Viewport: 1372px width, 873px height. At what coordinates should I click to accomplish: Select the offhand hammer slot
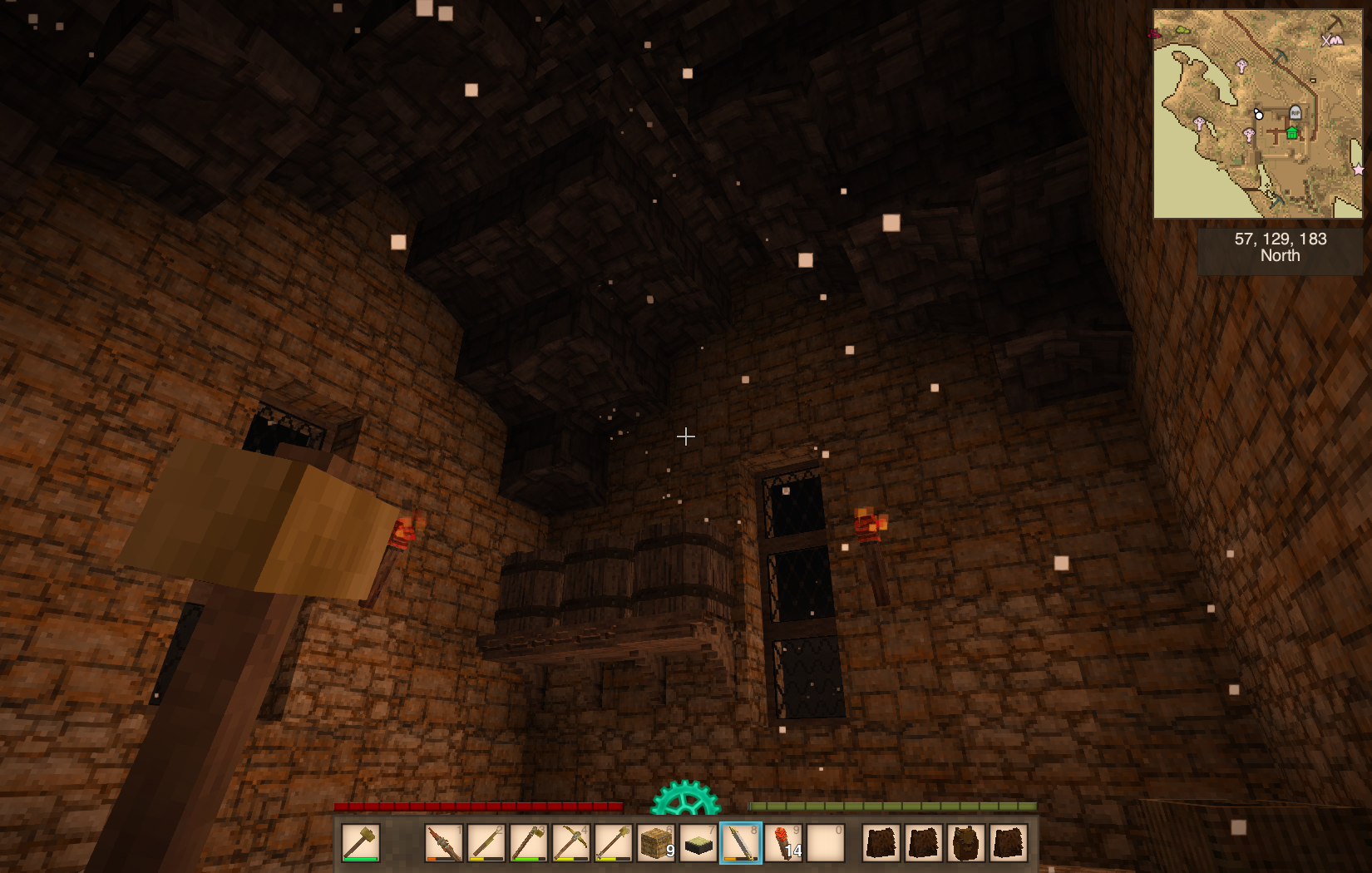(360, 843)
